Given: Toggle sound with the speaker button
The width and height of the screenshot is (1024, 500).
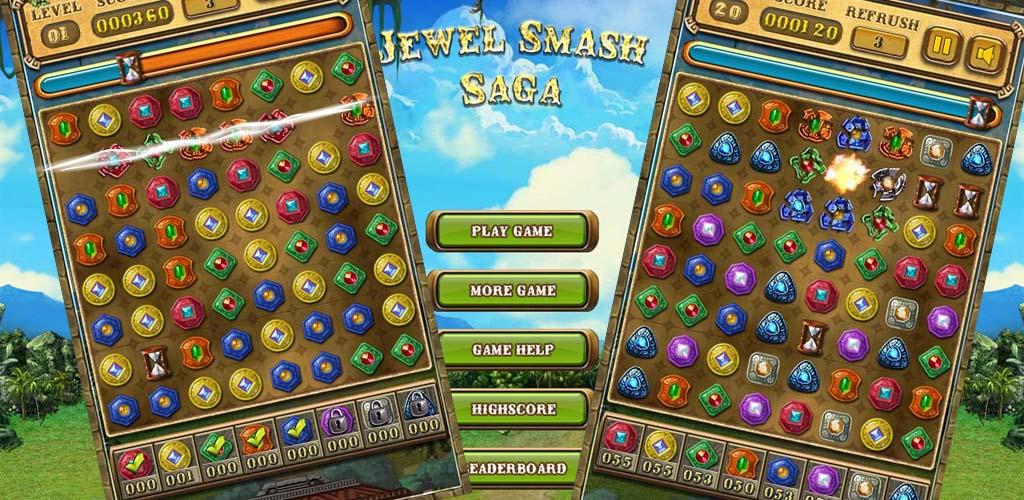Looking at the screenshot, I should click(x=985, y=50).
